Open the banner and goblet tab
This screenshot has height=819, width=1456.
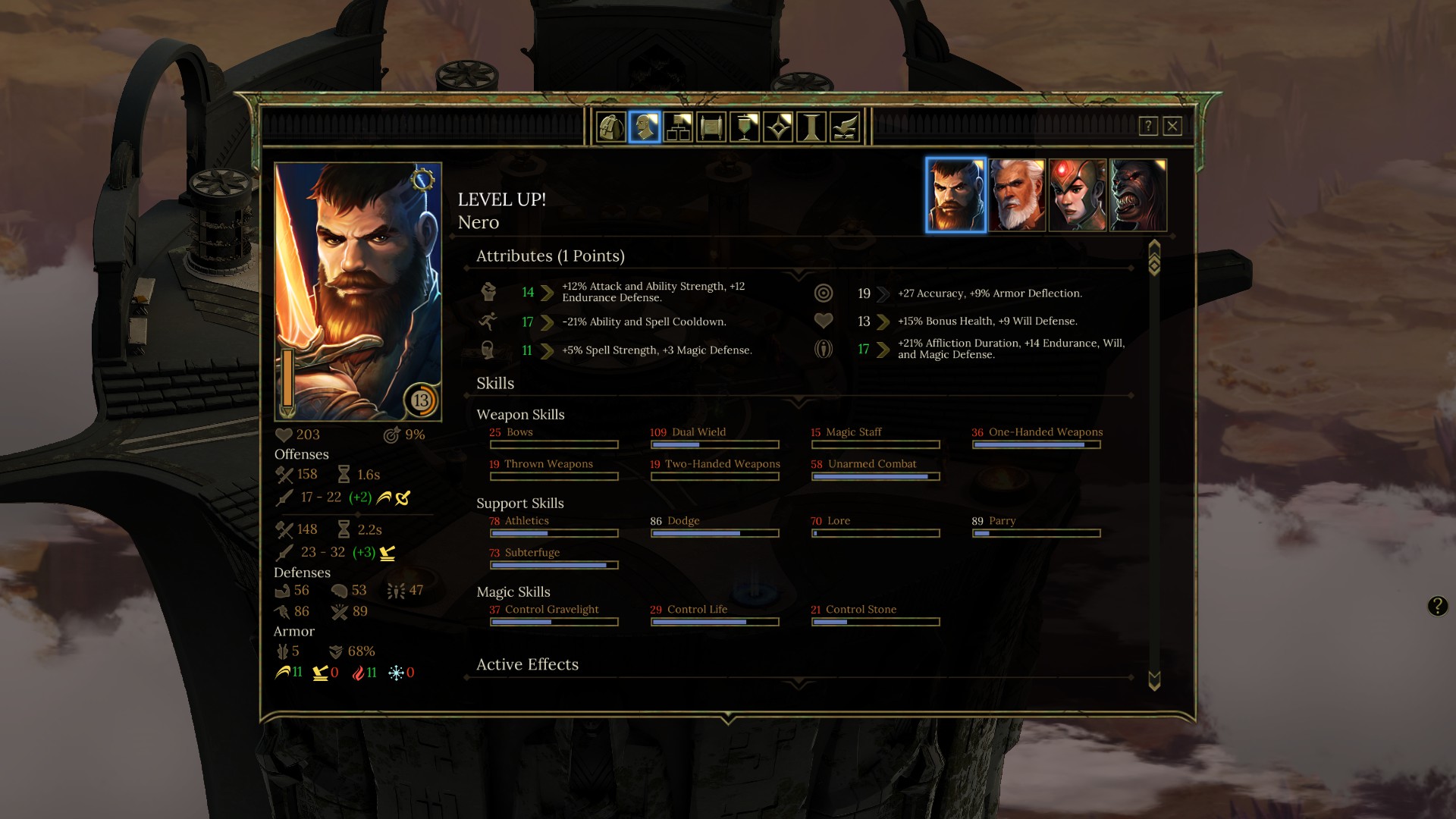(745, 127)
